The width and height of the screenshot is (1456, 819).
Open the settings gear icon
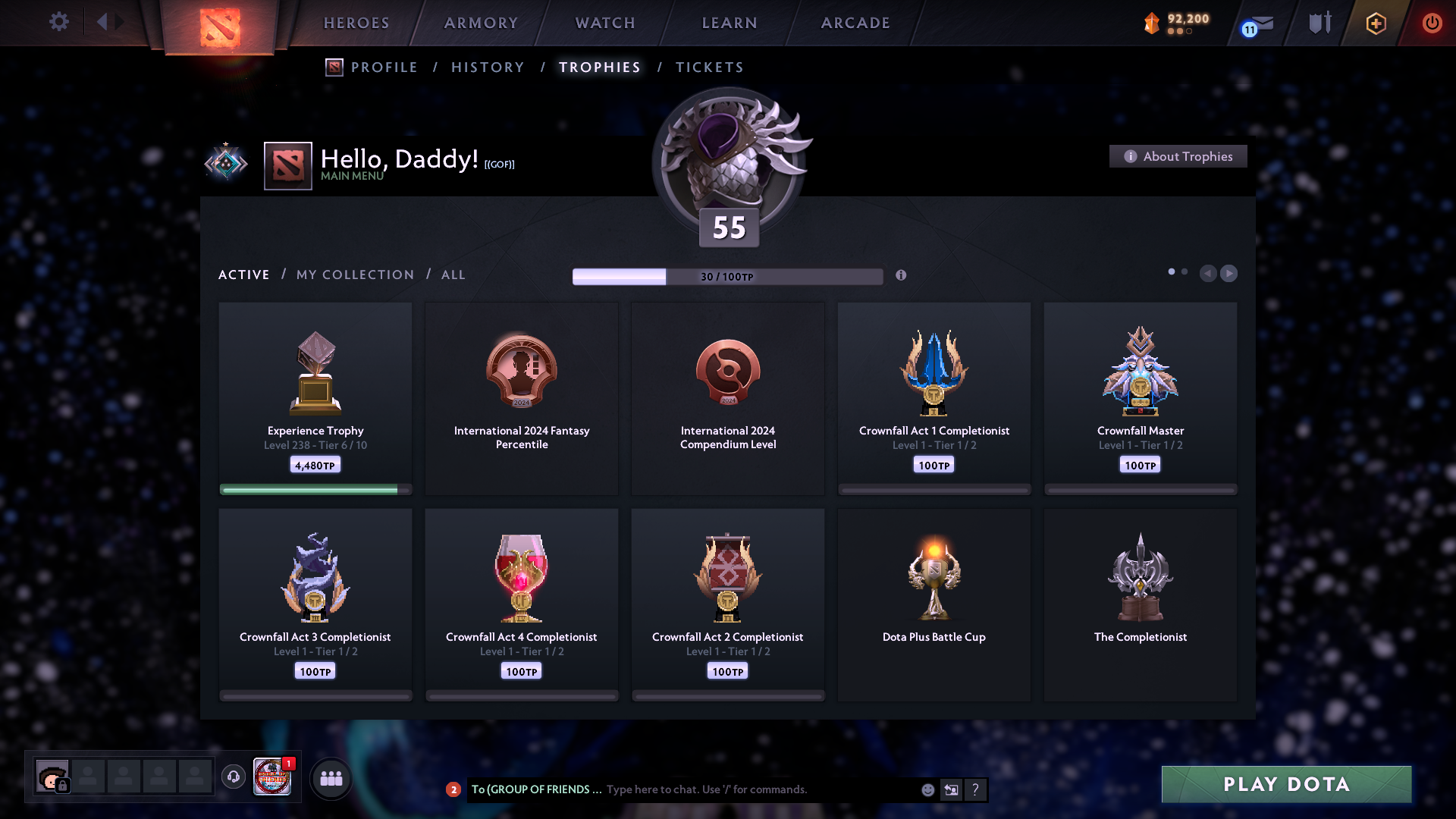pos(59,22)
